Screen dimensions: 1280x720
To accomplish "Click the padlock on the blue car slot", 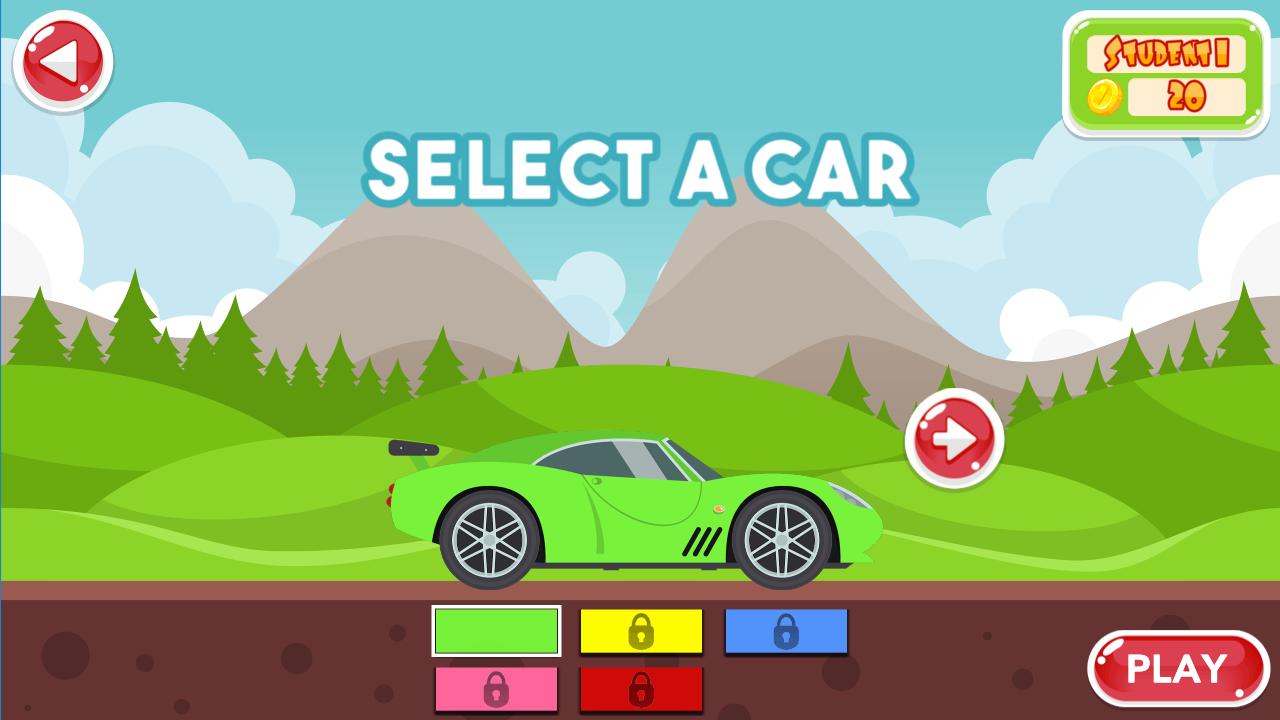I will pyautogui.click(x=786, y=632).
